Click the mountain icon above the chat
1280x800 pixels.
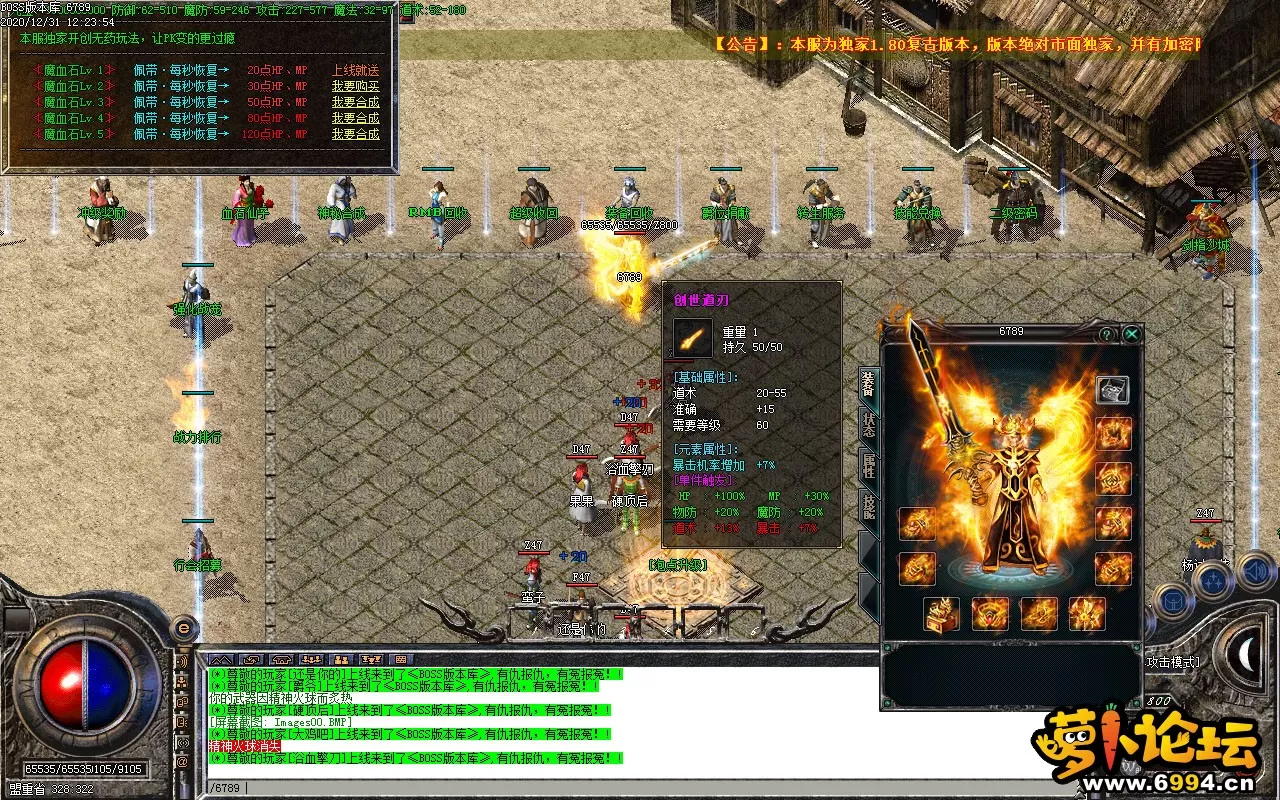click(221, 660)
